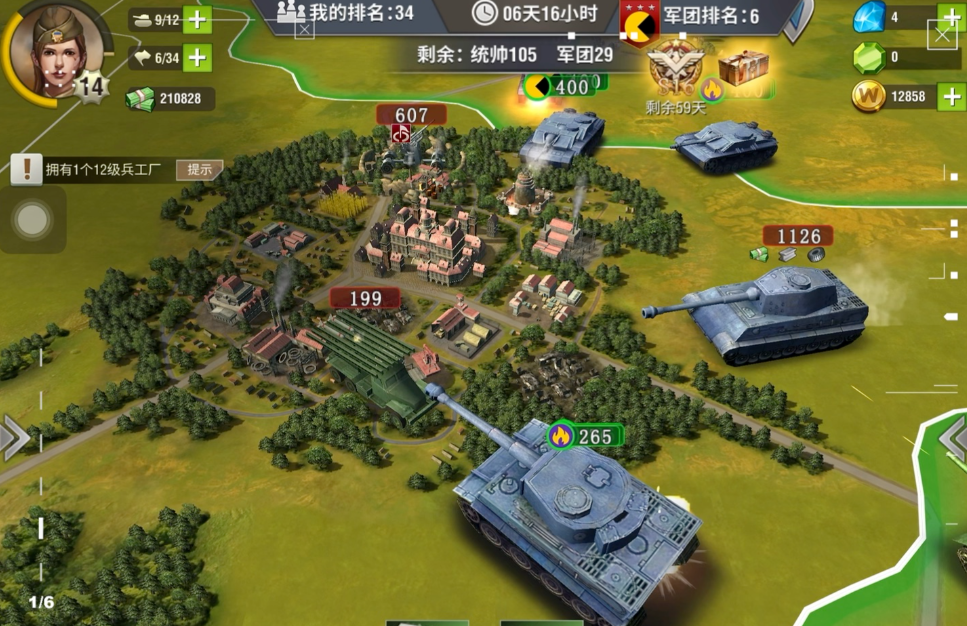Open the commander portrait profile
Image resolution: width=967 pixels, height=626 pixels.
click(x=57, y=49)
